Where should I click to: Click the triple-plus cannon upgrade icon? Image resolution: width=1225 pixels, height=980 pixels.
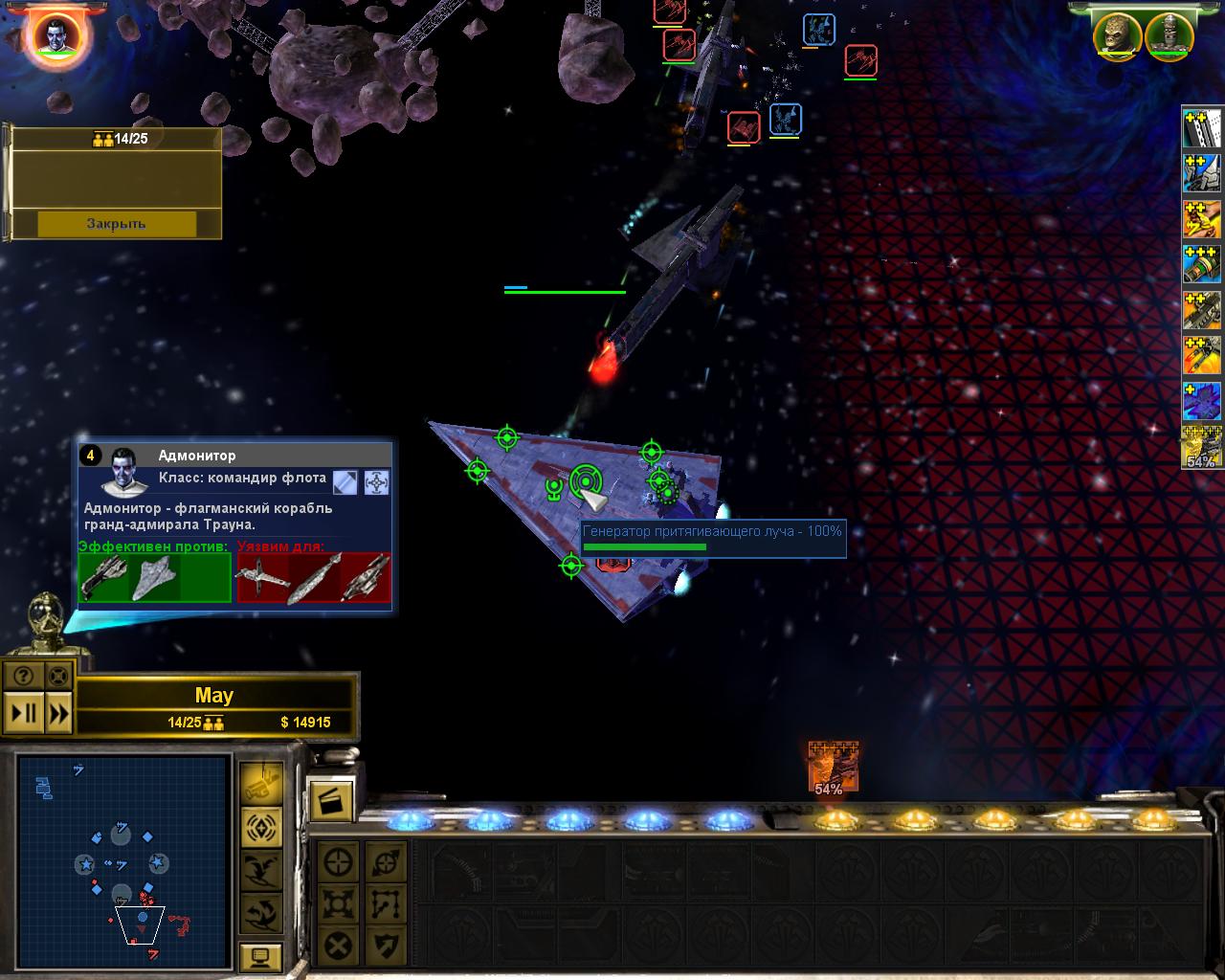[x=1202, y=264]
